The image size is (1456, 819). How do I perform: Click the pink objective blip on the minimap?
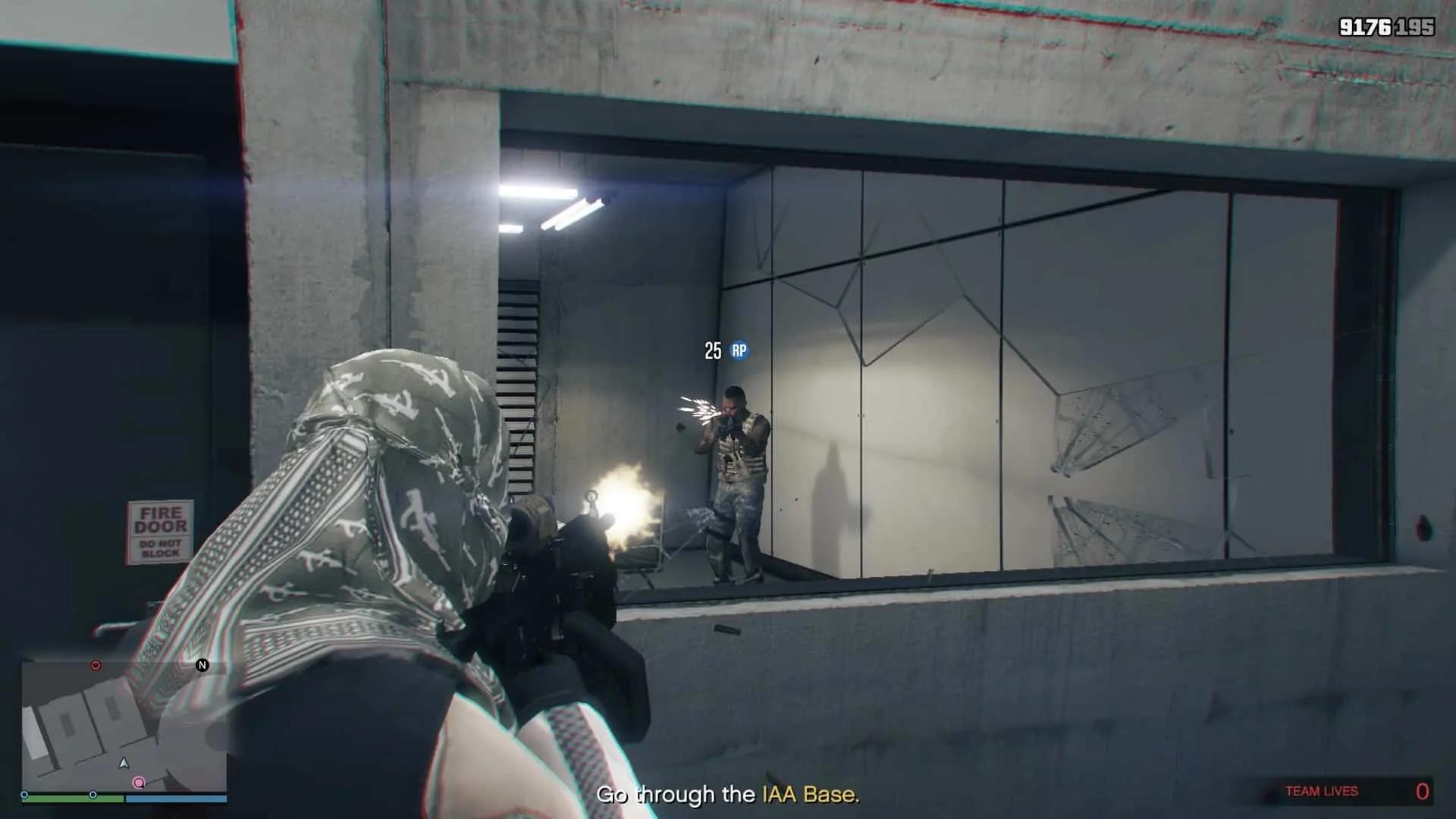[x=140, y=783]
